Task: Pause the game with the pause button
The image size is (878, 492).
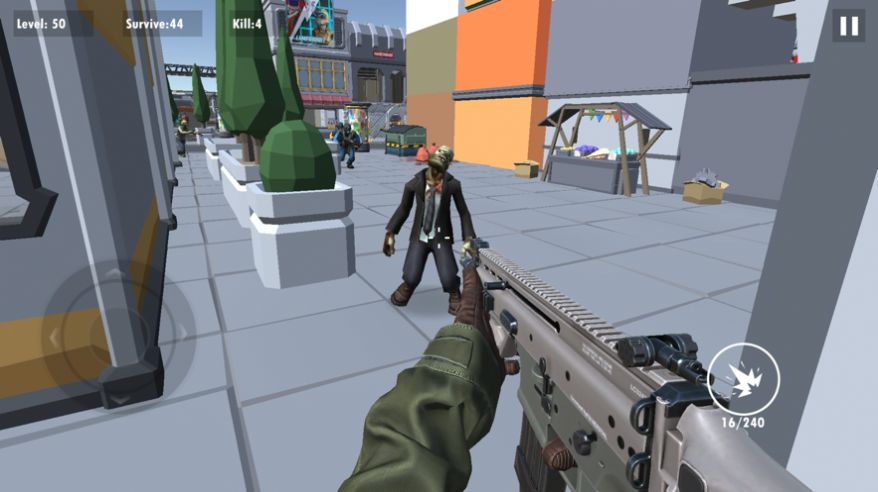Action: pos(849,26)
